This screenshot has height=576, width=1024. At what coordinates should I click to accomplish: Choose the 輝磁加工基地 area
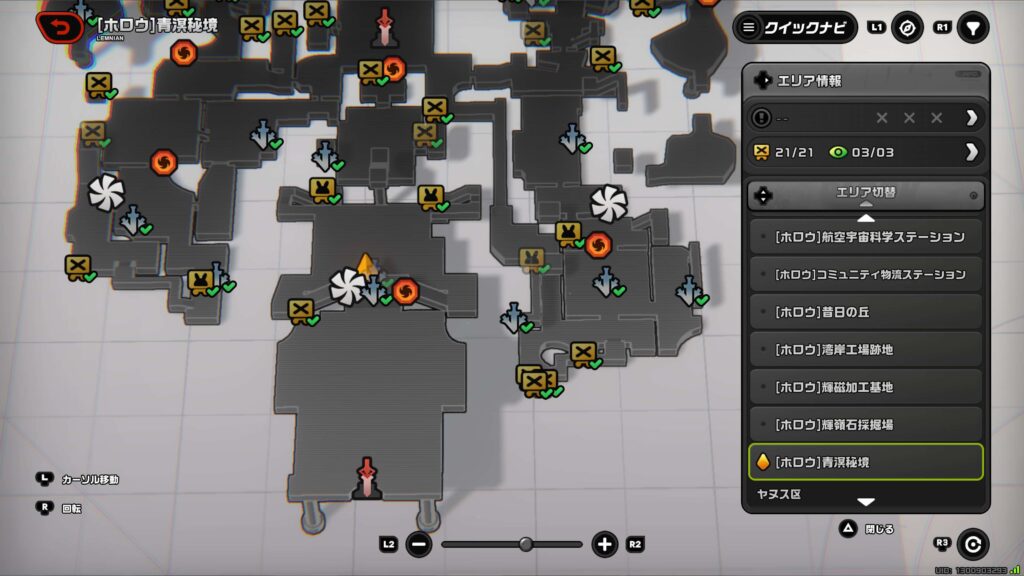[x=866, y=387]
